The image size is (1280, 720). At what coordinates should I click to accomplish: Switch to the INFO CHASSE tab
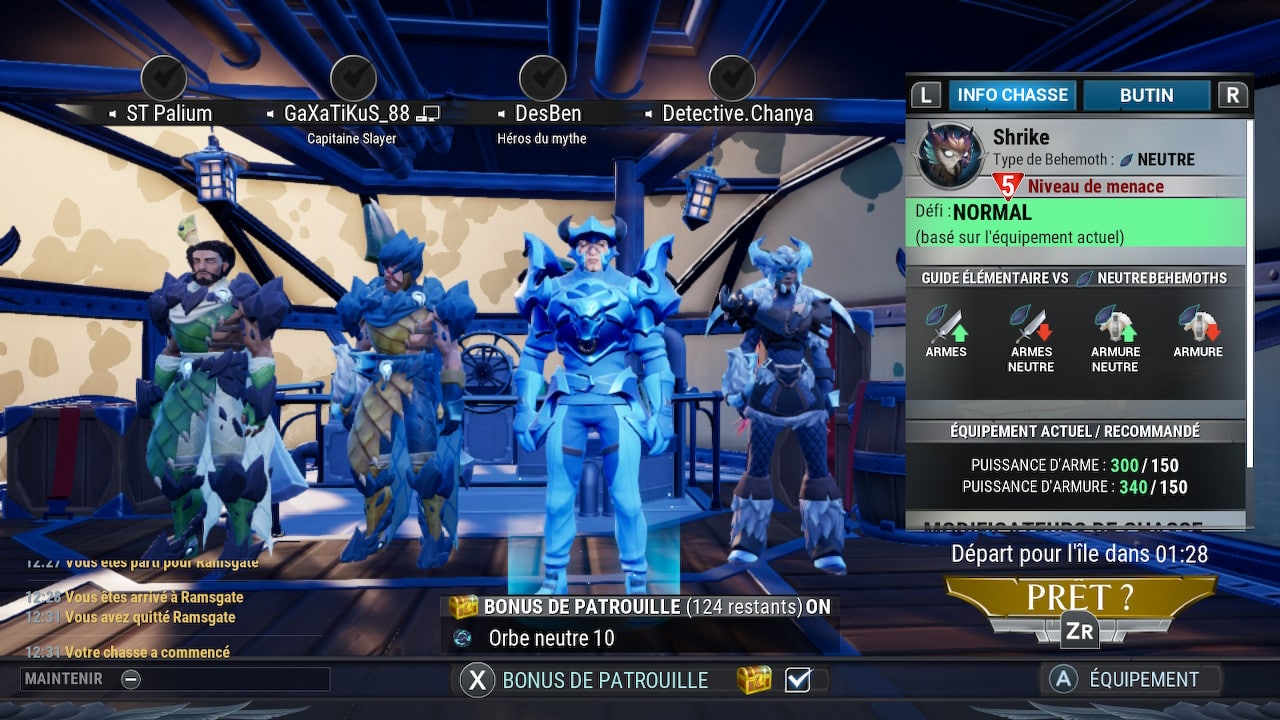1012,95
